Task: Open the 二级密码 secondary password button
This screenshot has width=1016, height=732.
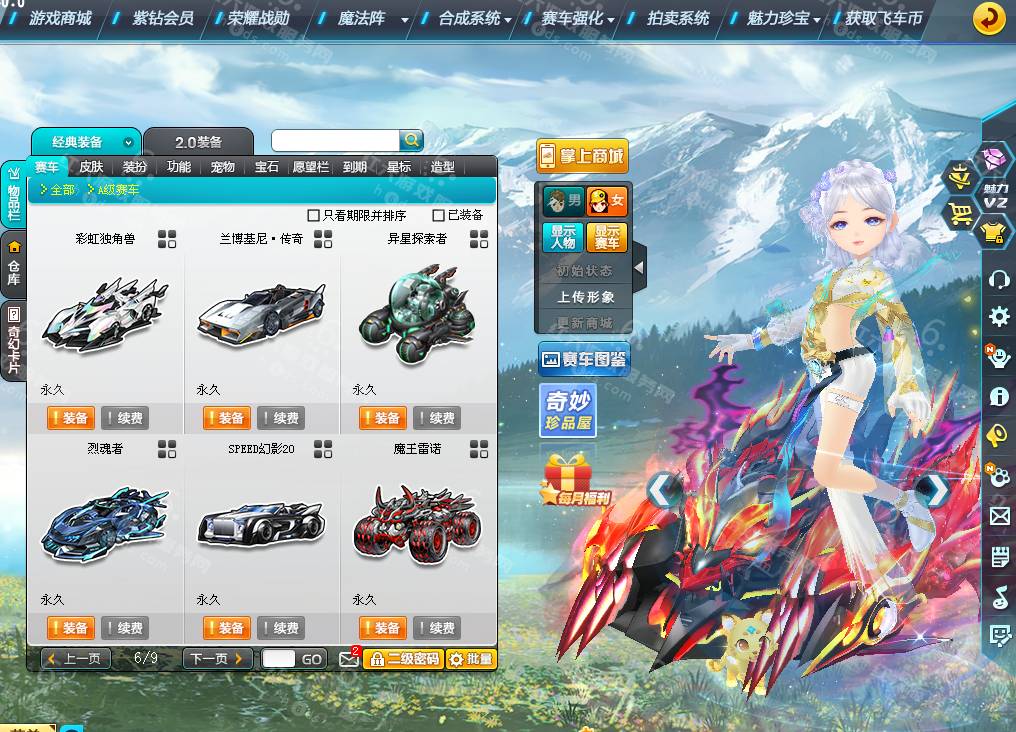Action: tap(403, 659)
